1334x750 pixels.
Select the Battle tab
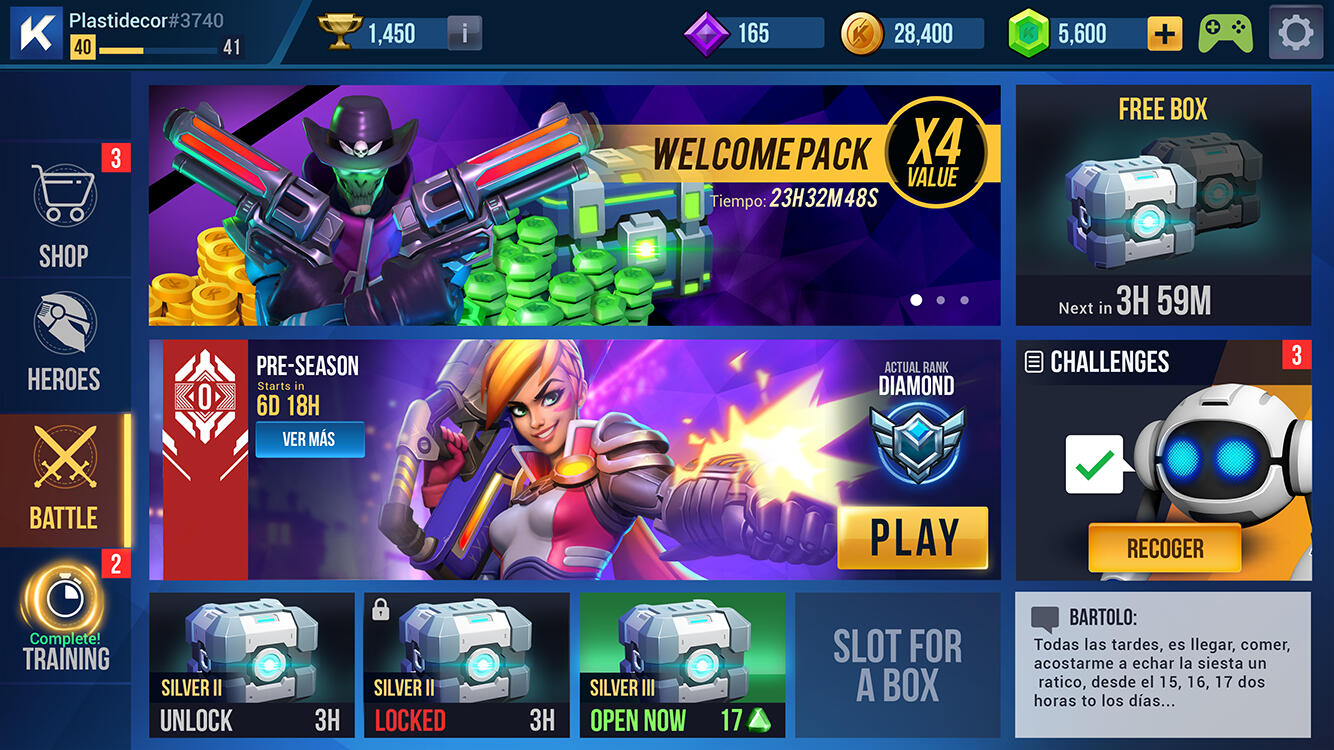tap(64, 480)
